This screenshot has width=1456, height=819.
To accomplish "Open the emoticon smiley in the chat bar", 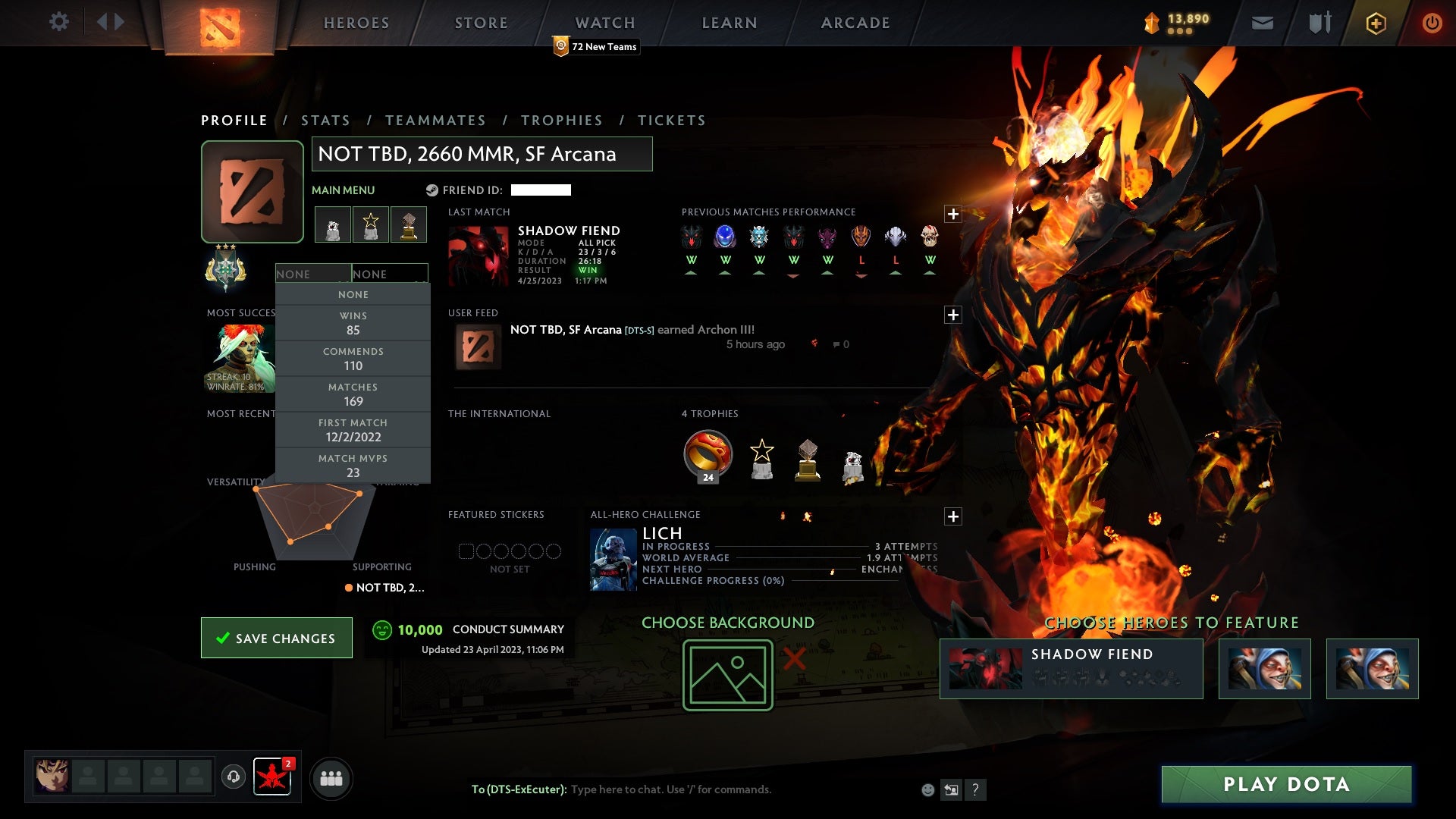I will pyautogui.click(x=927, y=789).
